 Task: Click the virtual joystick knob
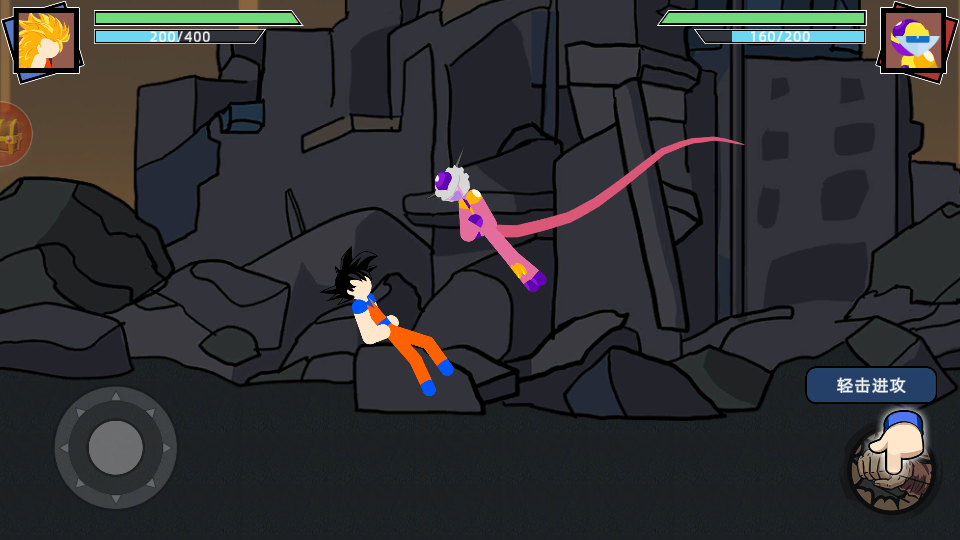[x=116, y=447]
